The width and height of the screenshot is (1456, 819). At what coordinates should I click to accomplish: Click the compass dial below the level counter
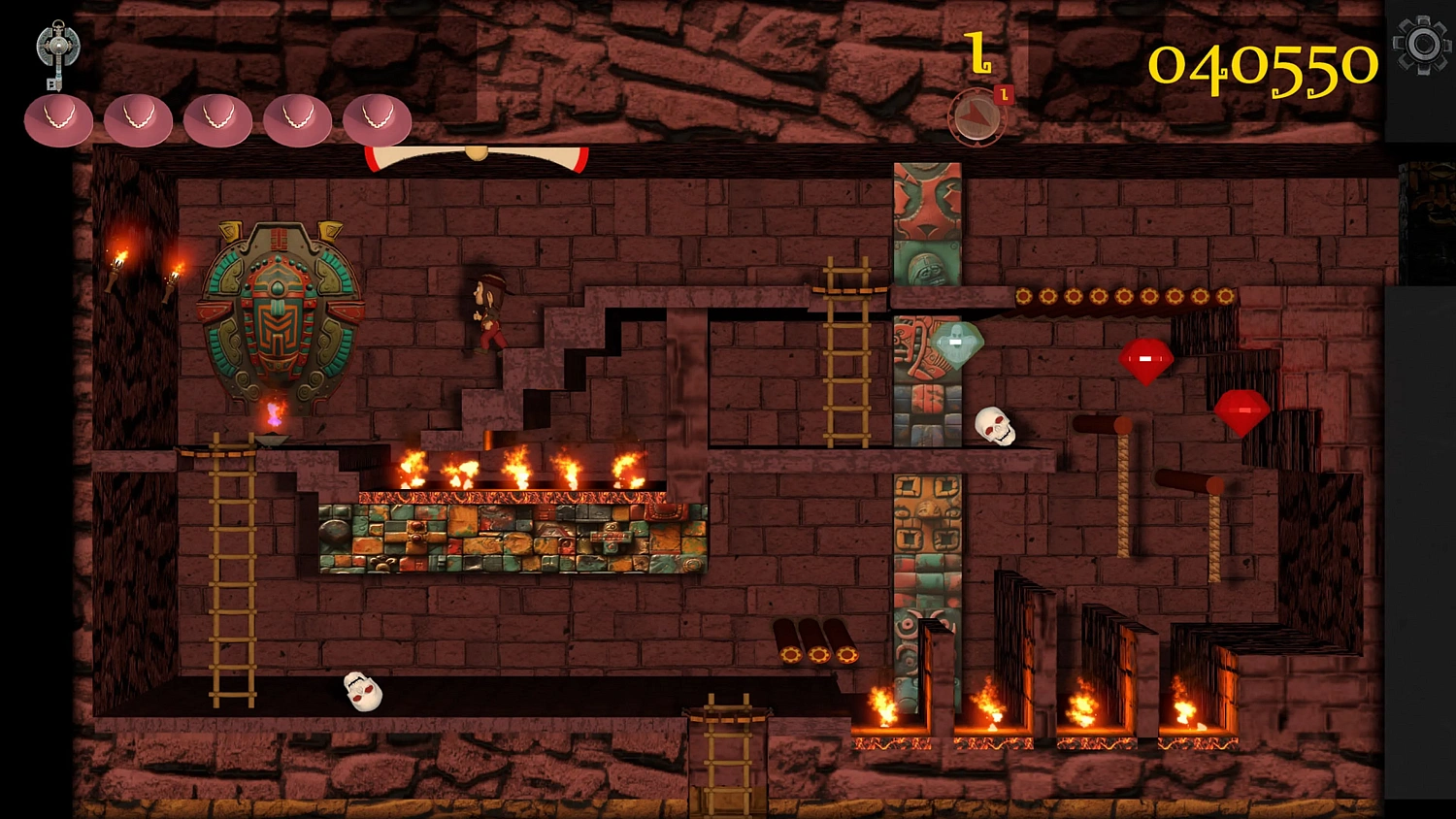pyautogui.click(x=976, y=116)
